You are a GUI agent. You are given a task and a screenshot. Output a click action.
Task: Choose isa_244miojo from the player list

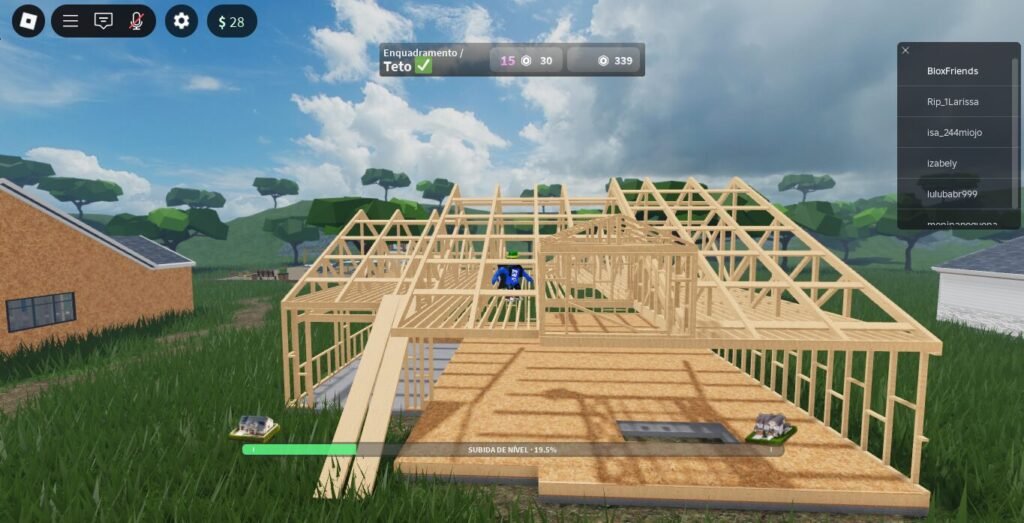952,132
